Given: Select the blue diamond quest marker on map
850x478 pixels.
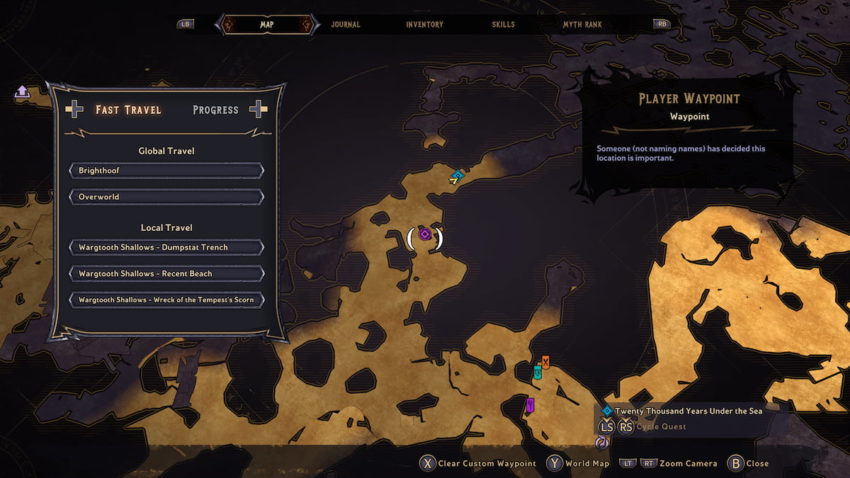Looking at the screenshot, I should pos(457,176).
